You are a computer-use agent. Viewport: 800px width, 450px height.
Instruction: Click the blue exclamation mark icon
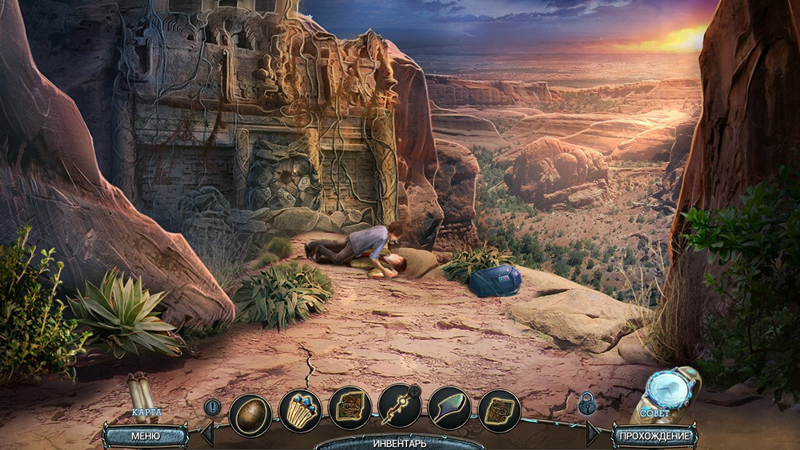(x=212, y=407)
